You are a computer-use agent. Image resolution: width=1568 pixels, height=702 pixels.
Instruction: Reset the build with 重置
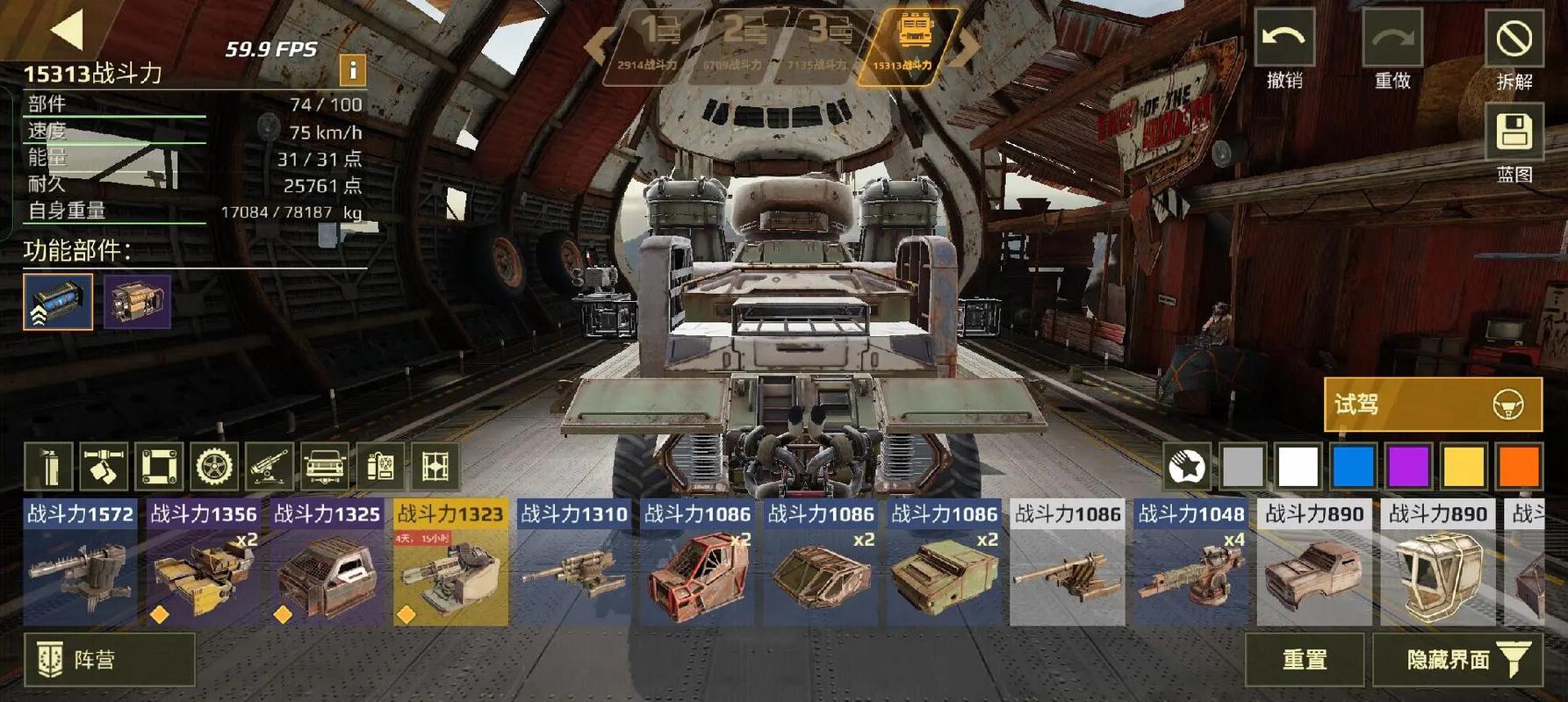(x=1304, y=659)
